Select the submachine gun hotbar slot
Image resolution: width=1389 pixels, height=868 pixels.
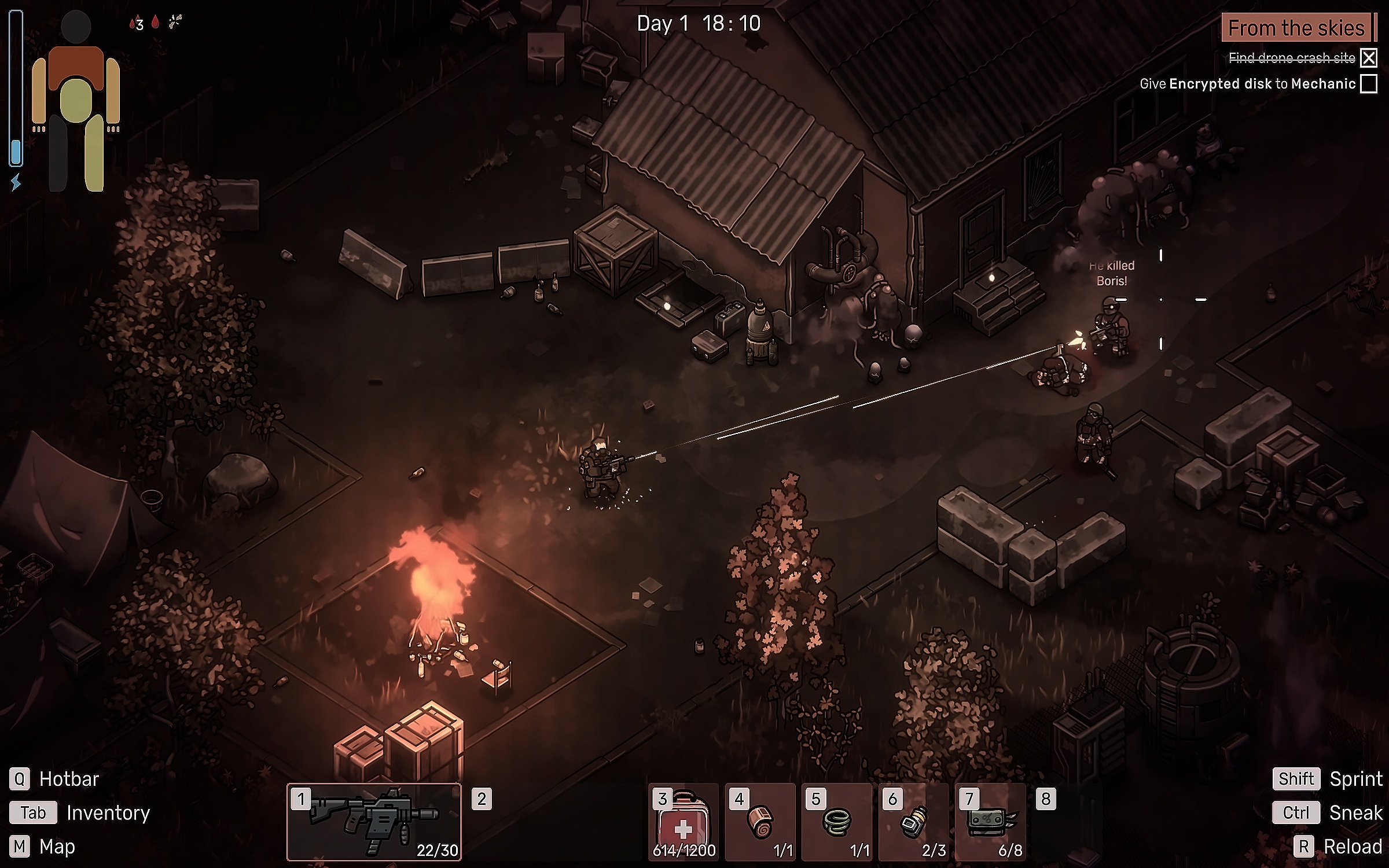(x=374, y=822)
